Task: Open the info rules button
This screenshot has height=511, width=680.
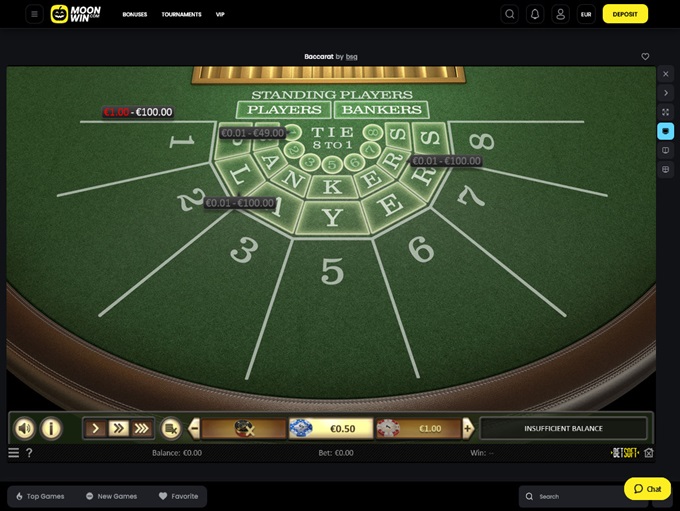Action: click(x=50, y=429)
